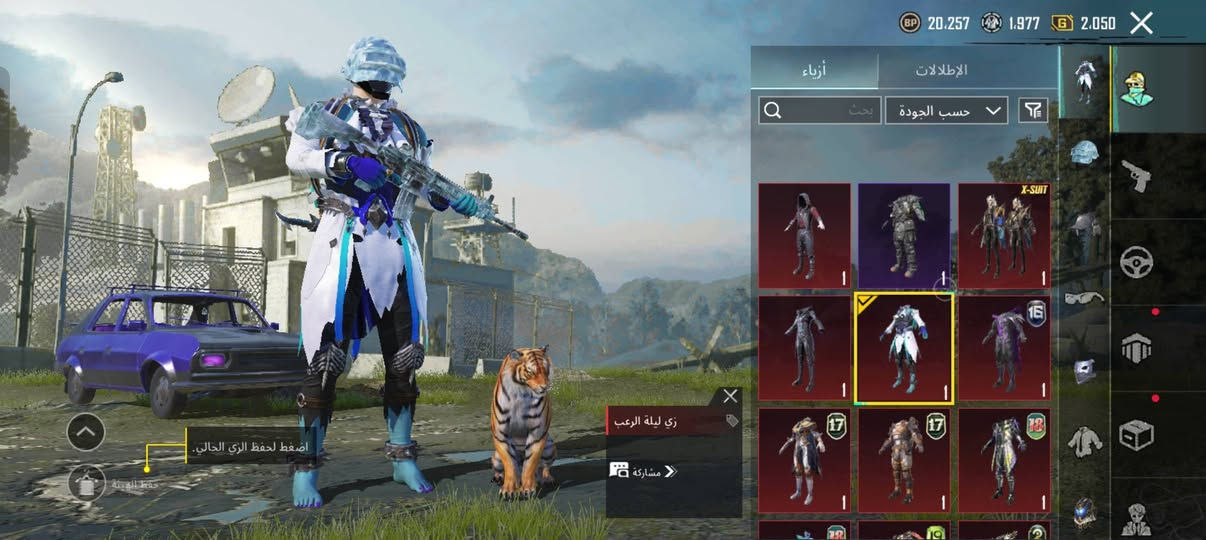The image size is (1206, 540).
Task: Pick the purple outfit with badge 16
Action: point(1004,348)
